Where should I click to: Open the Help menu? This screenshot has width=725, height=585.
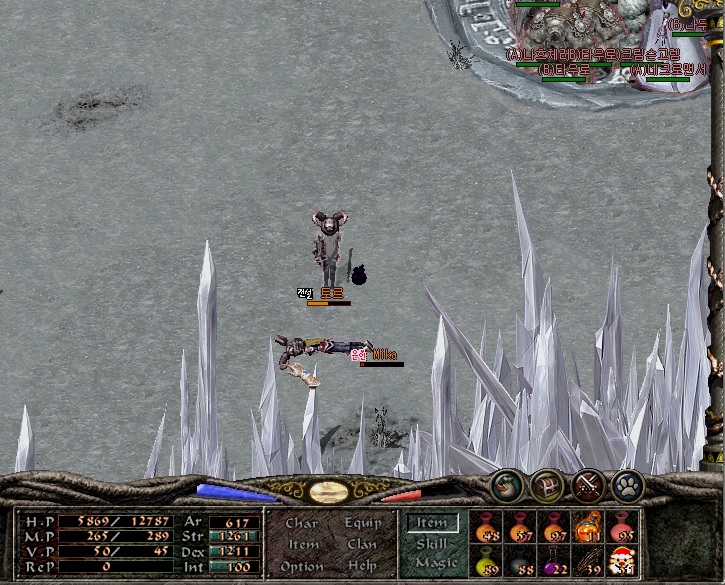(x=362, y=566)
